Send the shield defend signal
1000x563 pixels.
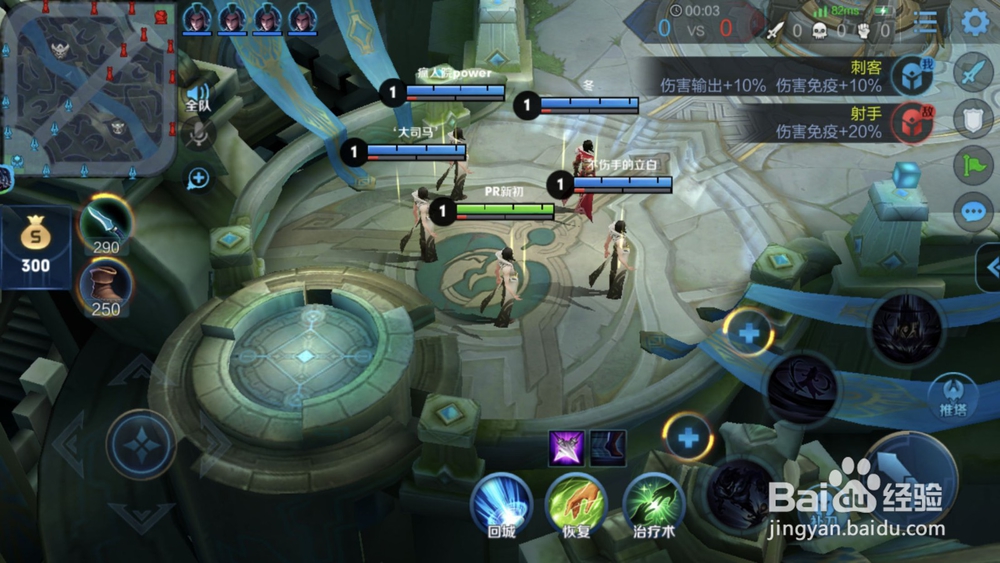click(x=973, y=117)
